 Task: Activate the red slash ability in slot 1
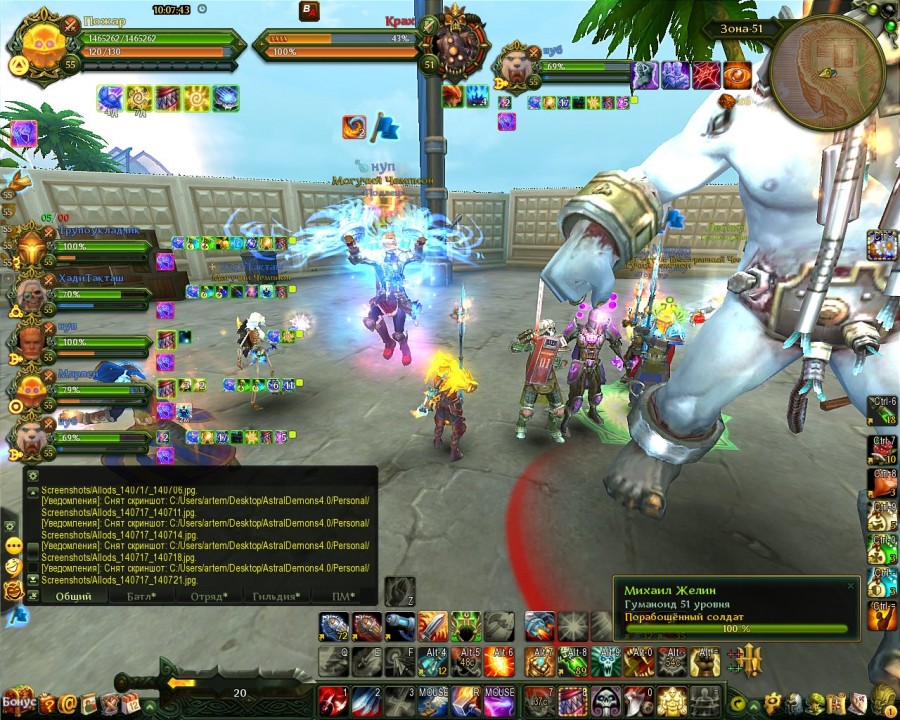(x=333, y=698)
